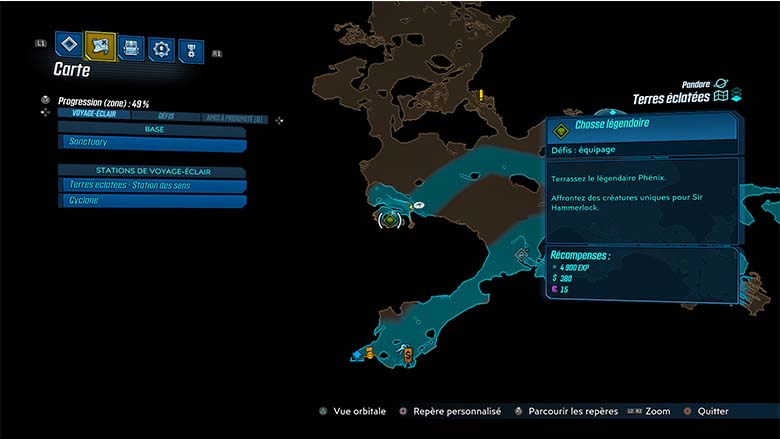Select the circled legendary hunt map marker
The width and height of the screenshot is (780, 439).
390,218
